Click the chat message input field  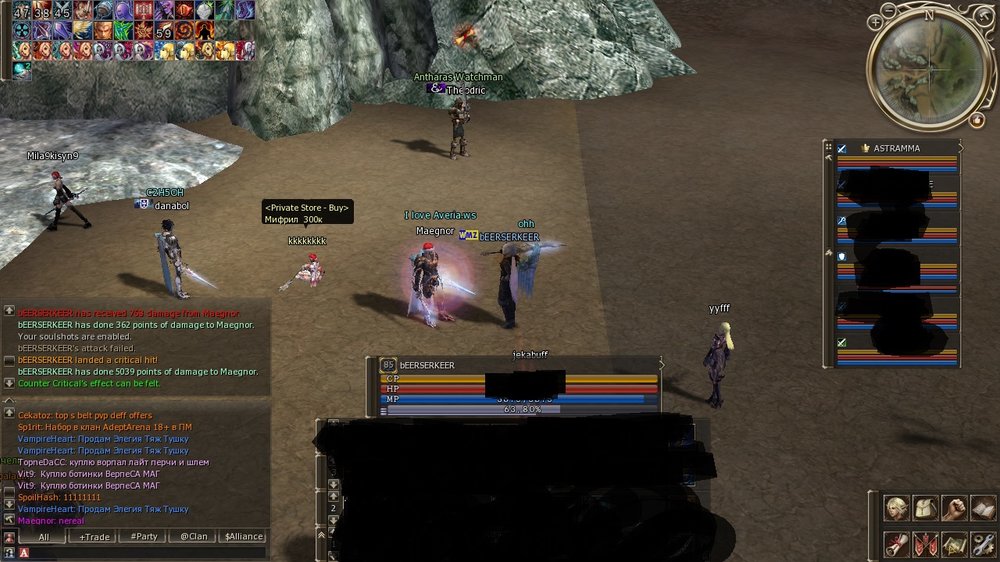(150, 552)
